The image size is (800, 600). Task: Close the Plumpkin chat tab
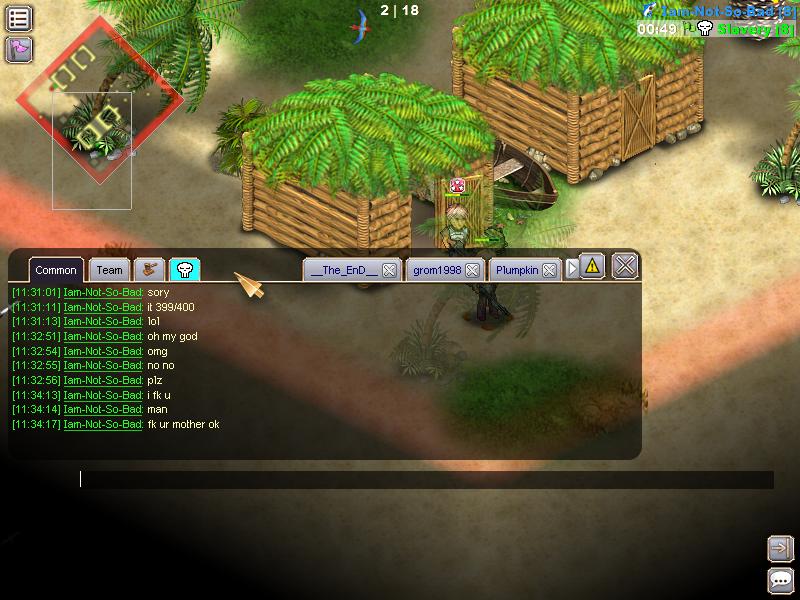point(549,270)
